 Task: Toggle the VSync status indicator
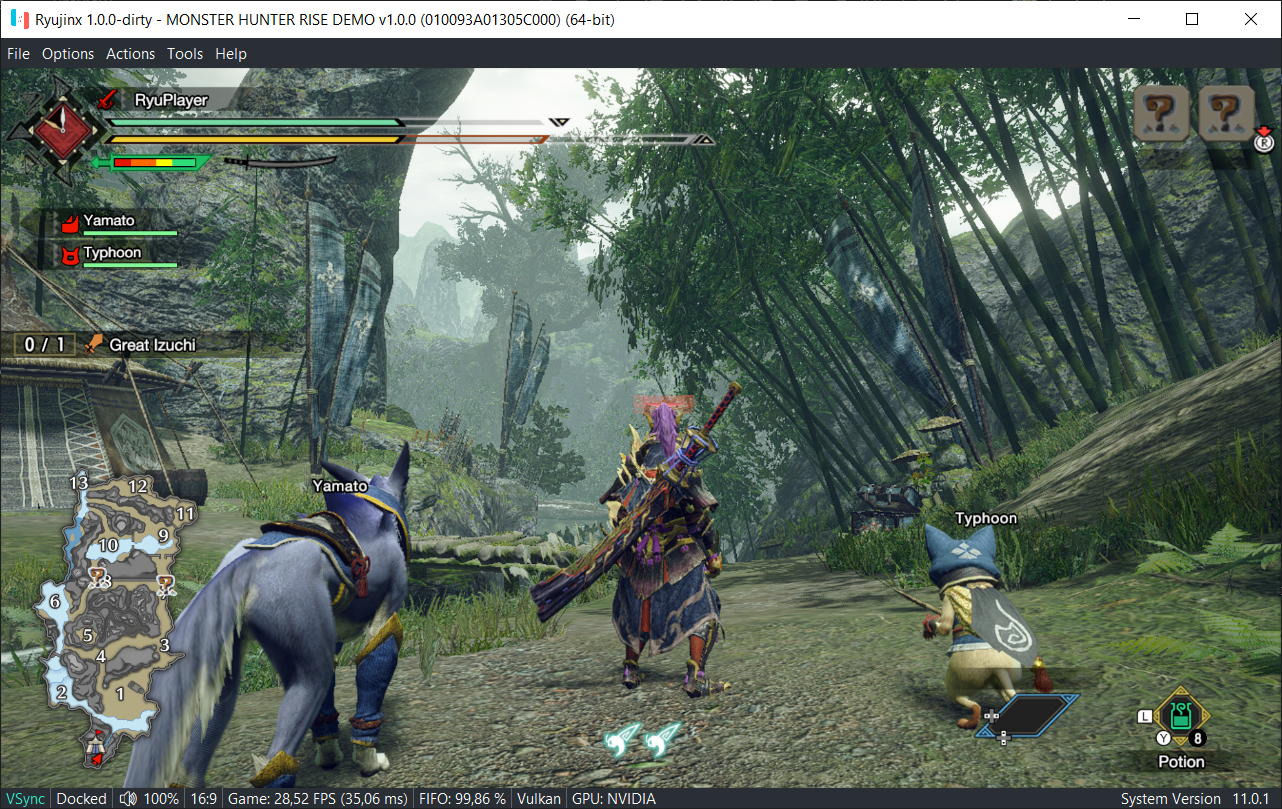pos(23,798)
